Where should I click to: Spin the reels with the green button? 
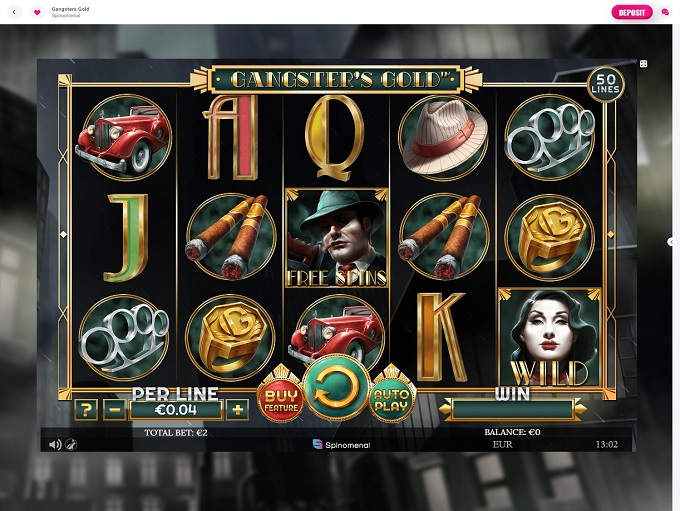336,388
